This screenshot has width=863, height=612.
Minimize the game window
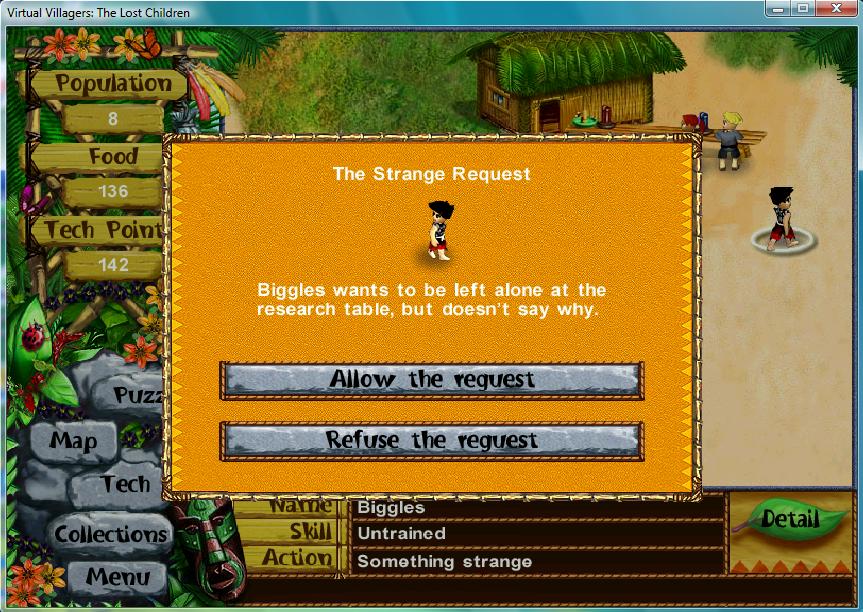780,10
